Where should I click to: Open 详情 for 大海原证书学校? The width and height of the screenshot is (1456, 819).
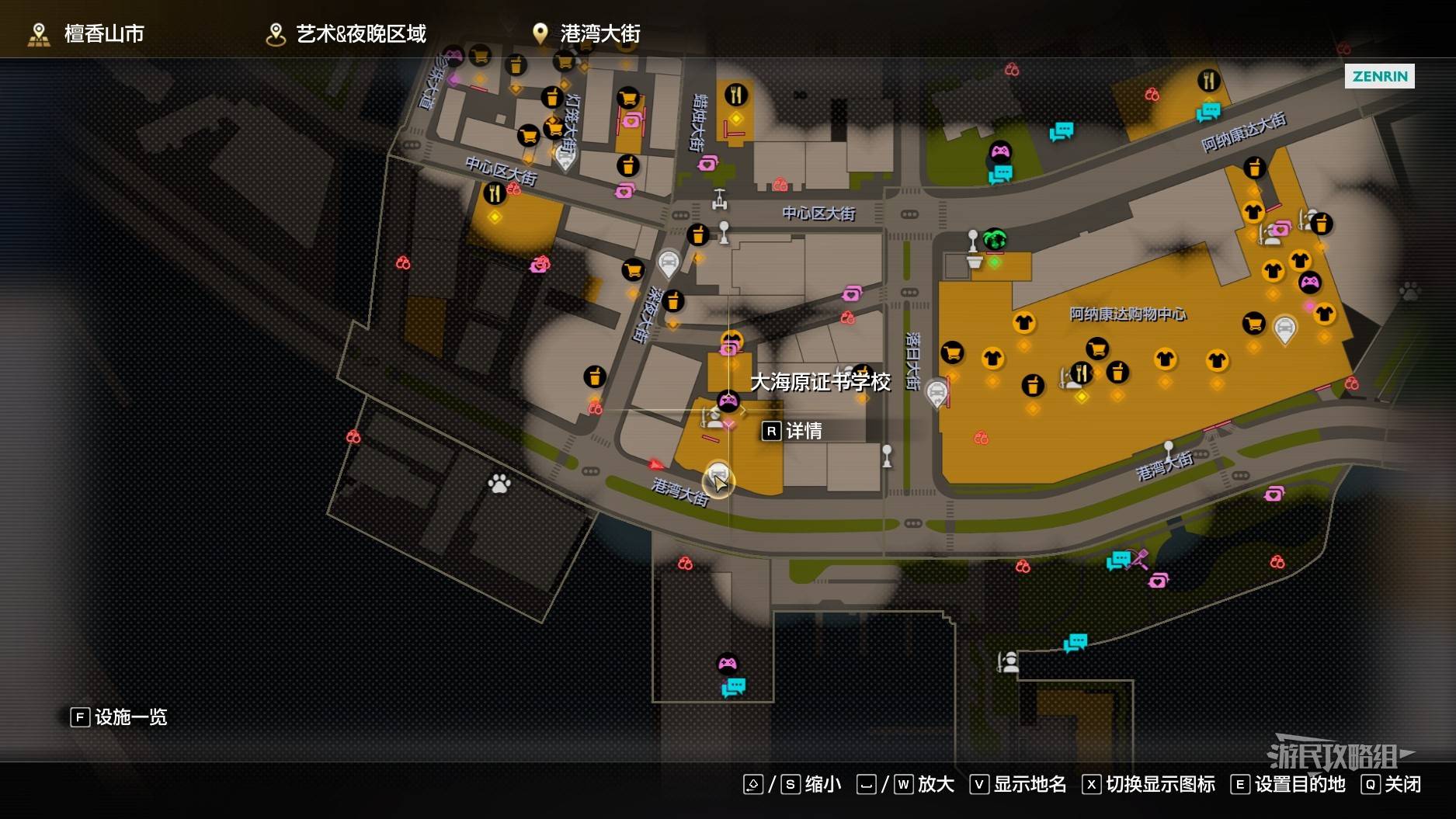coord(793,431)
